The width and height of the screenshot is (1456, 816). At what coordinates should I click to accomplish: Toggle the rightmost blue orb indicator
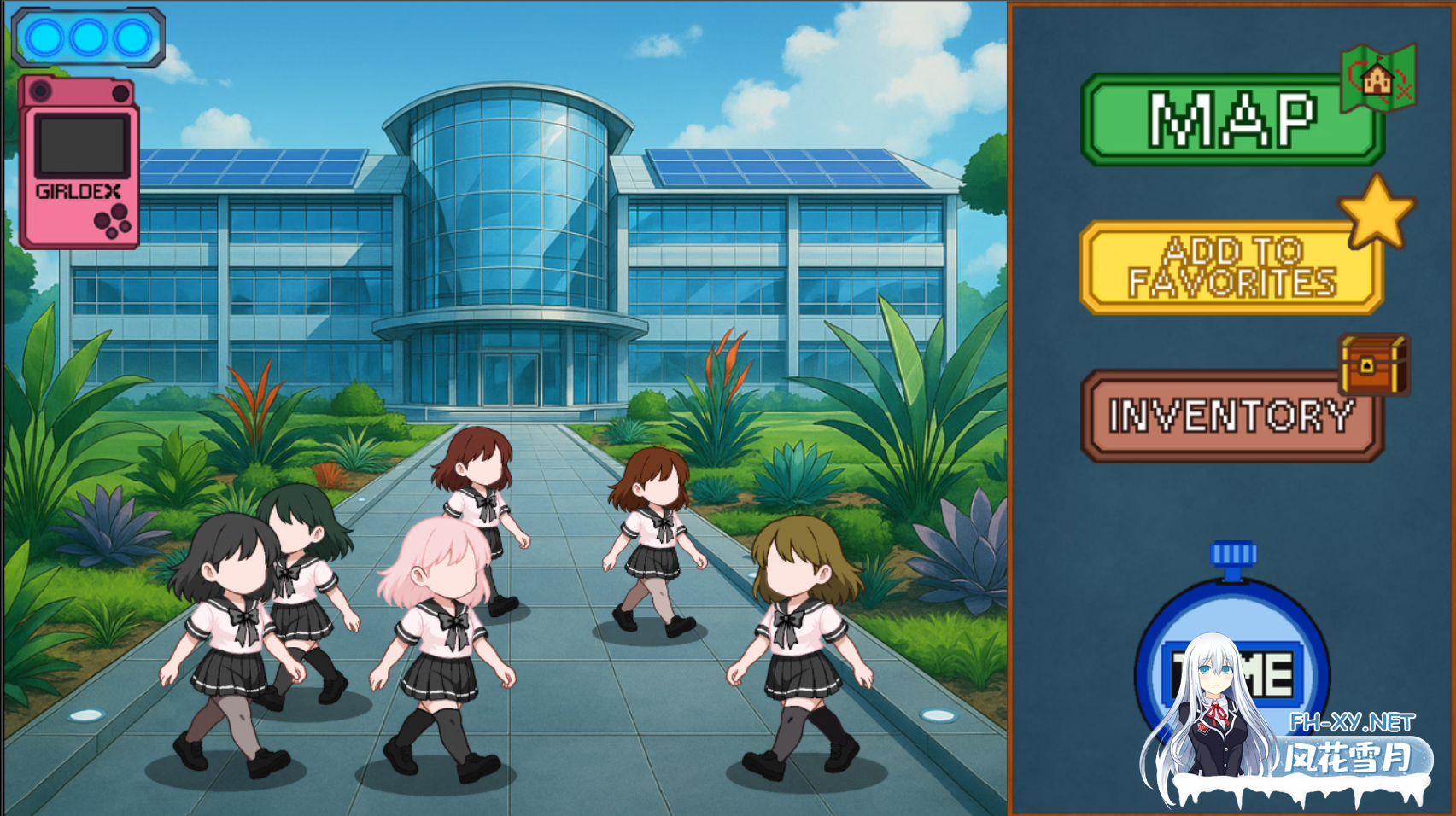(x=131, y=36)
